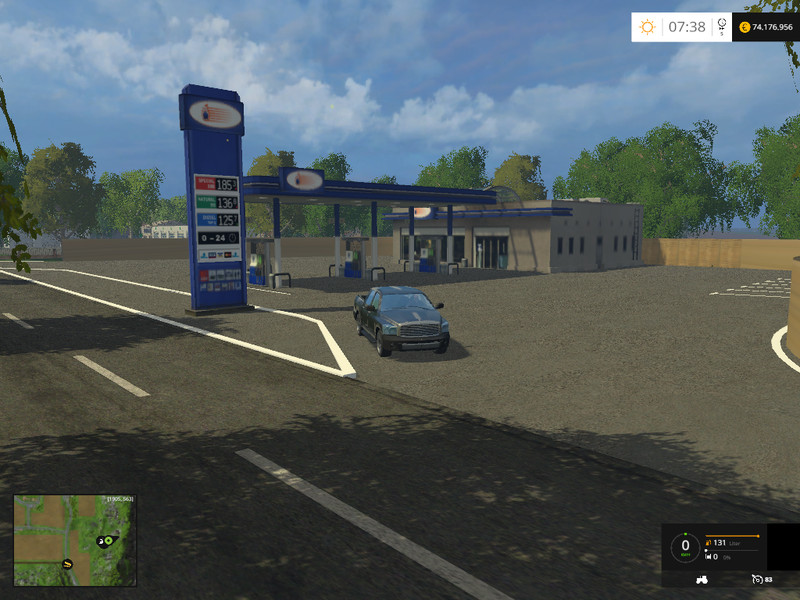Select the tractor vehicle icon

tap(701, 579)
